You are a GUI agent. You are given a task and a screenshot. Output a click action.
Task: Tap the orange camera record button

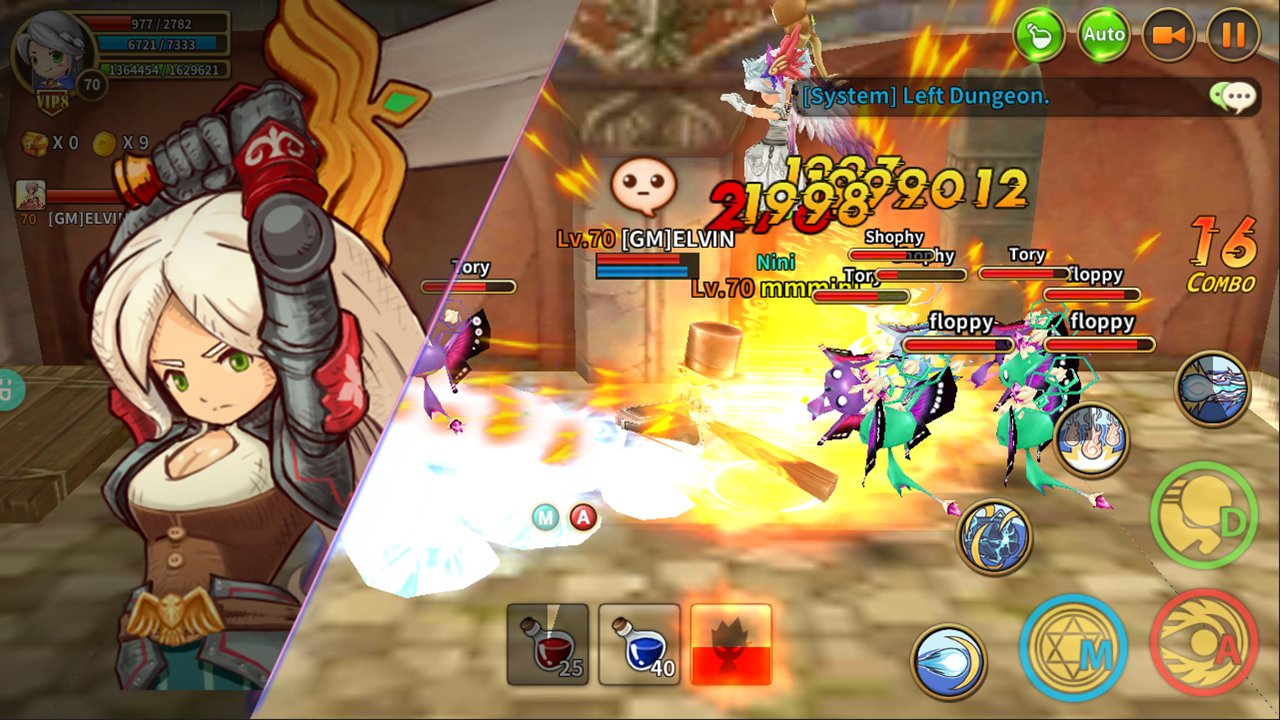coord(1168,35)
